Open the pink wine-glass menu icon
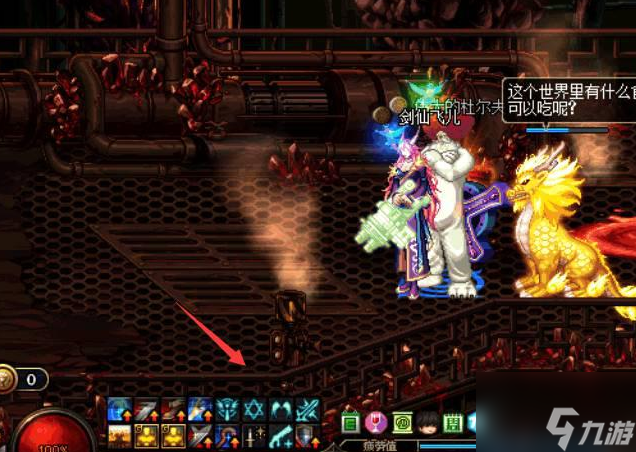Viewport: 636px width, 452px height. (x=378, y=422)
